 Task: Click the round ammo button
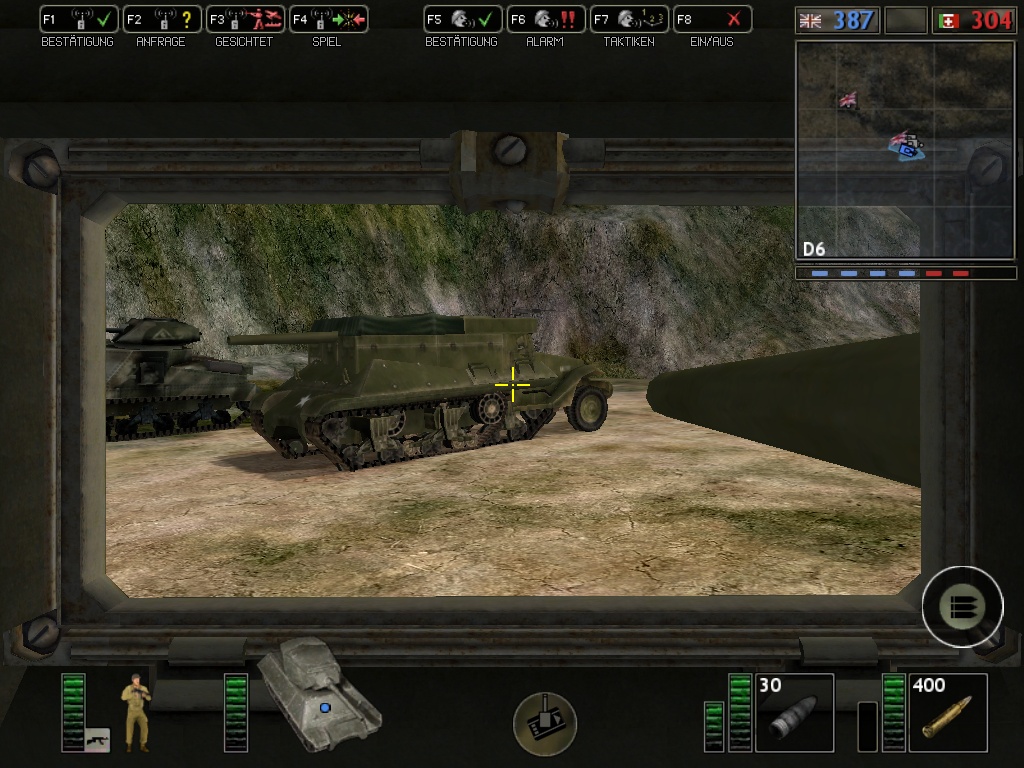962,606
